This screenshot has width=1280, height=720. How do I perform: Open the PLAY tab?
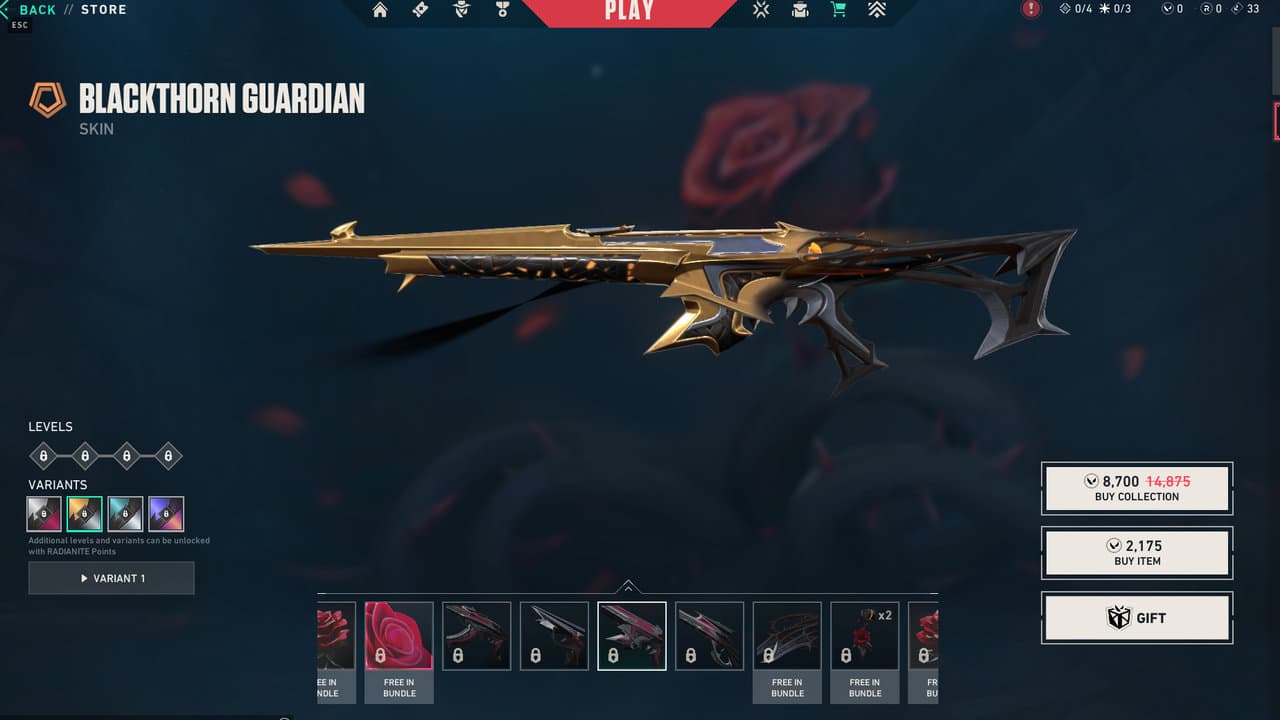click(x=628, y=10)
